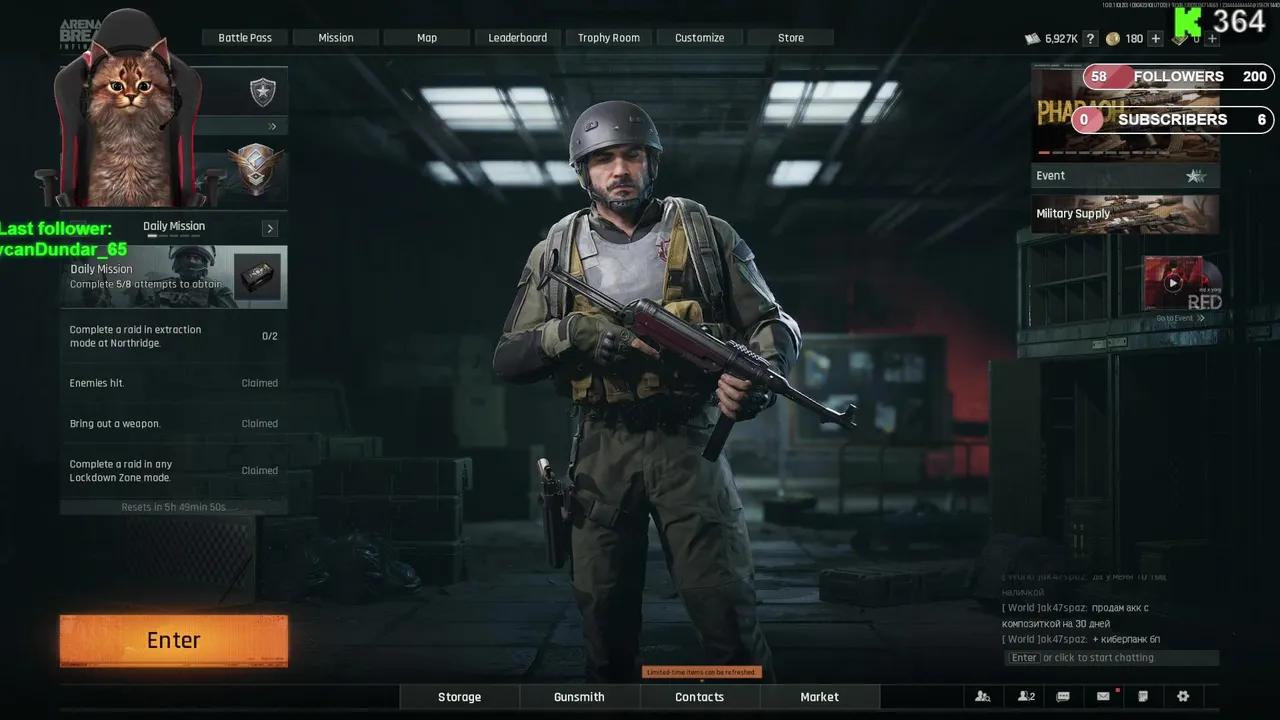Open the news report icon near settings
This screenshot has height=720, width=1280.
(x=1142, y=696)
